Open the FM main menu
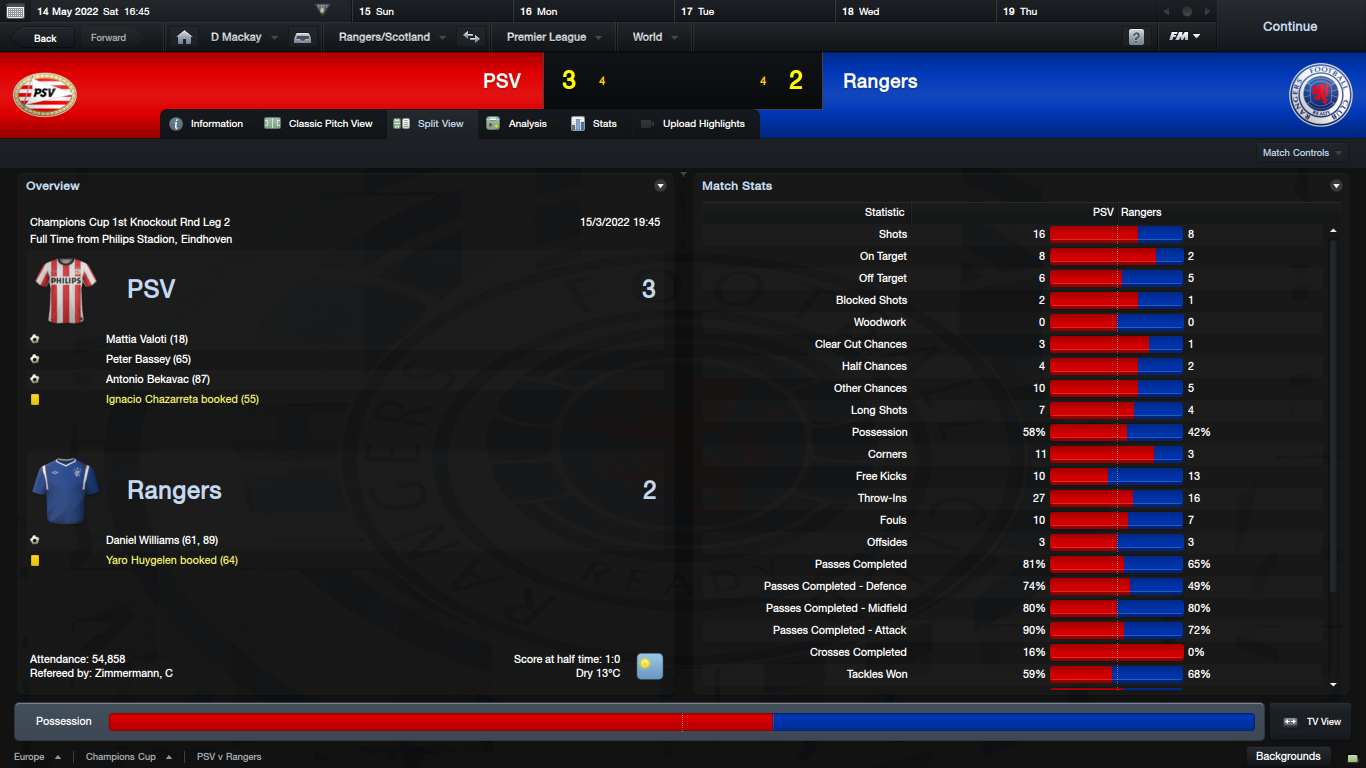The width and height of the screenshot is (1366, 768). click(1185, 37)
